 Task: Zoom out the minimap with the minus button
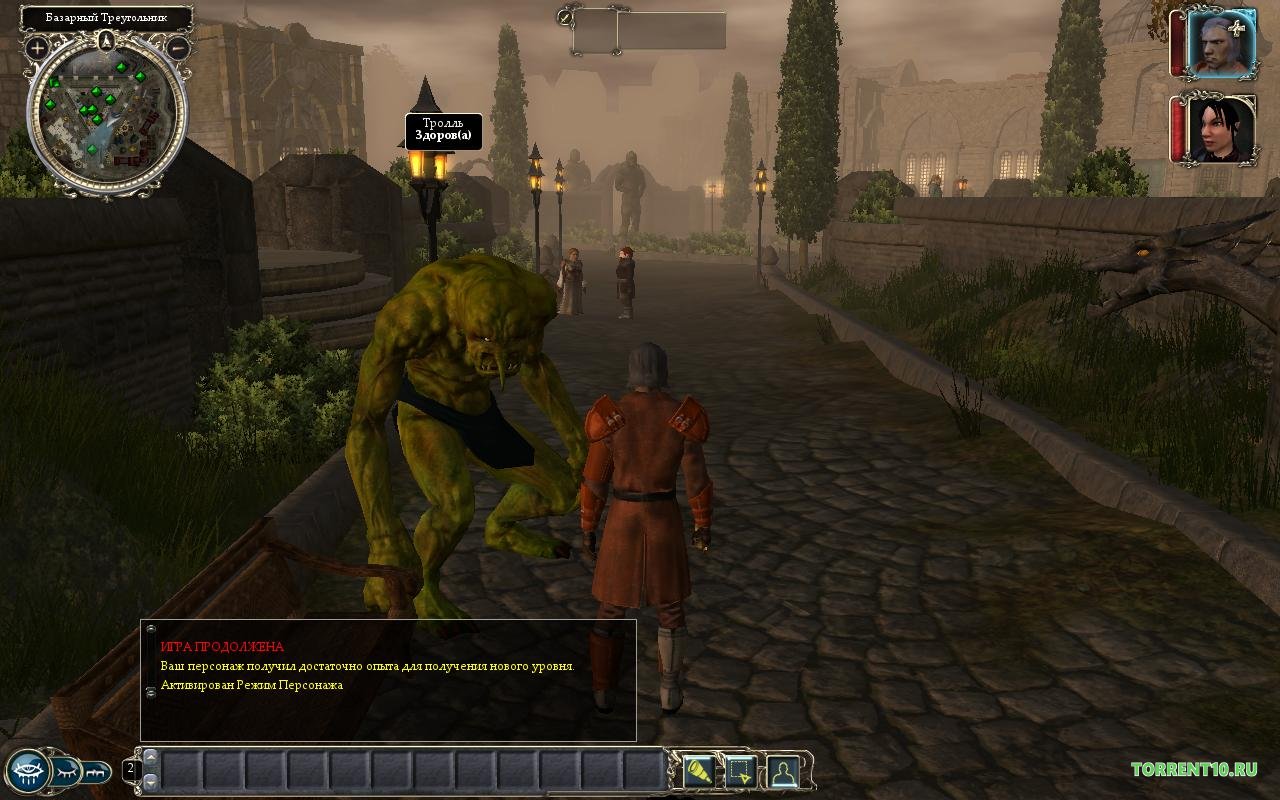pos(178,47)
